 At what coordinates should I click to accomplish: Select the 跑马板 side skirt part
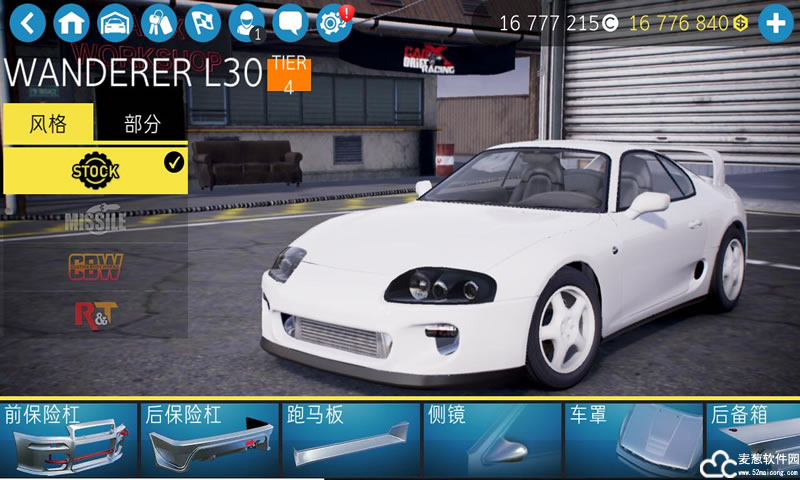[350, 440]
